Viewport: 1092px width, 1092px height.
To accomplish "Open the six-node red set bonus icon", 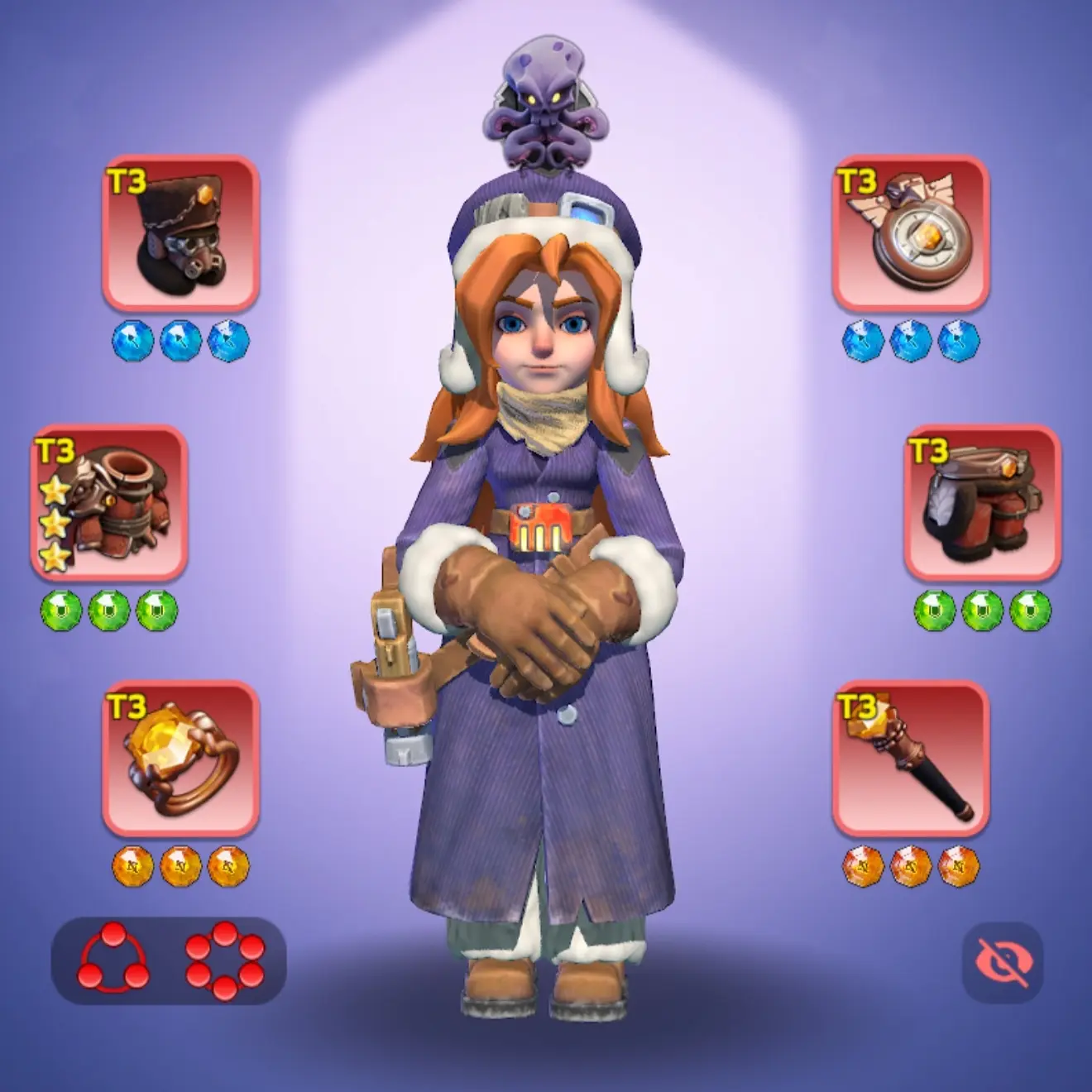I will 225,960.
